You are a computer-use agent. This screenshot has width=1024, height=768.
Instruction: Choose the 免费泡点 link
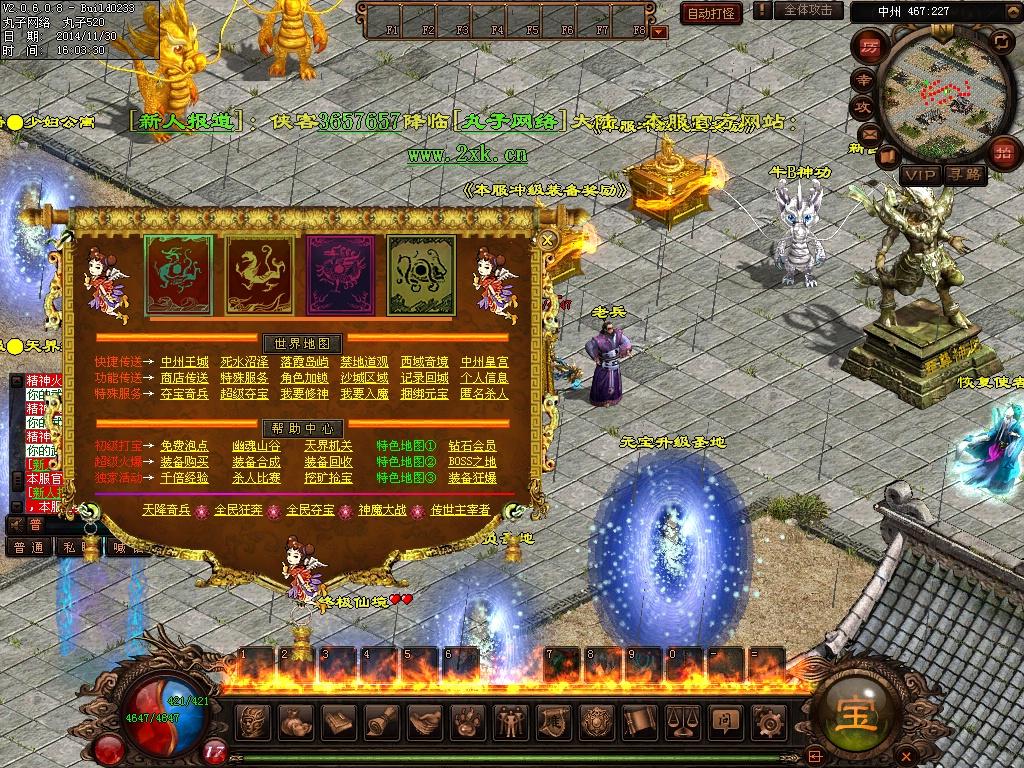tap(185, 446)
